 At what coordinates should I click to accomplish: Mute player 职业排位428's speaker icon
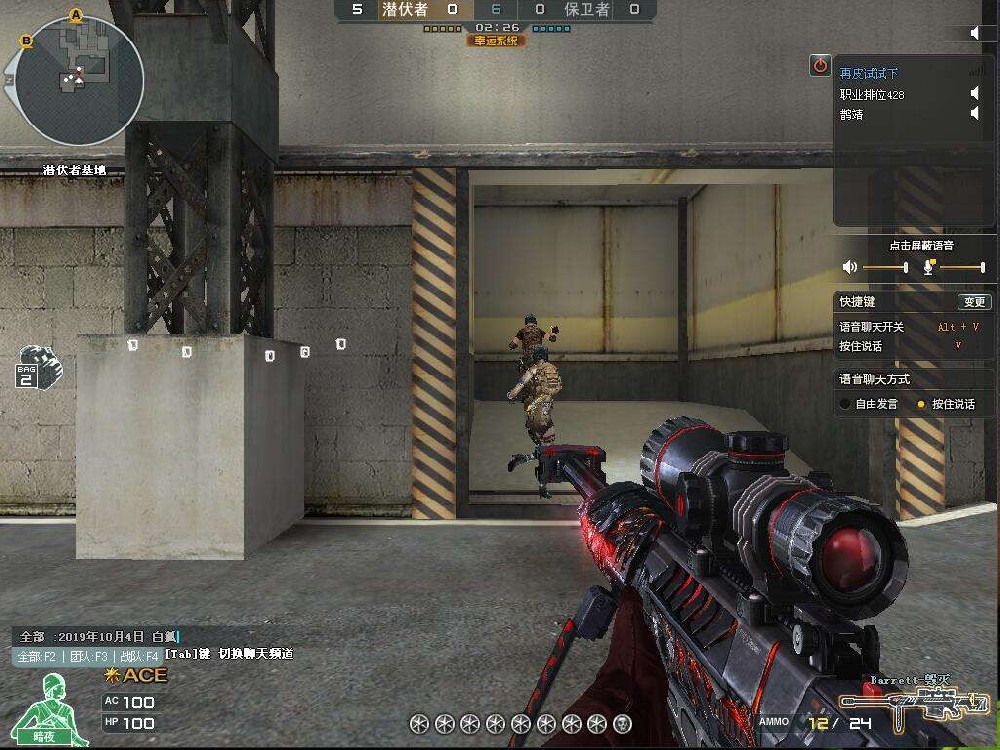tap(975, 94)
